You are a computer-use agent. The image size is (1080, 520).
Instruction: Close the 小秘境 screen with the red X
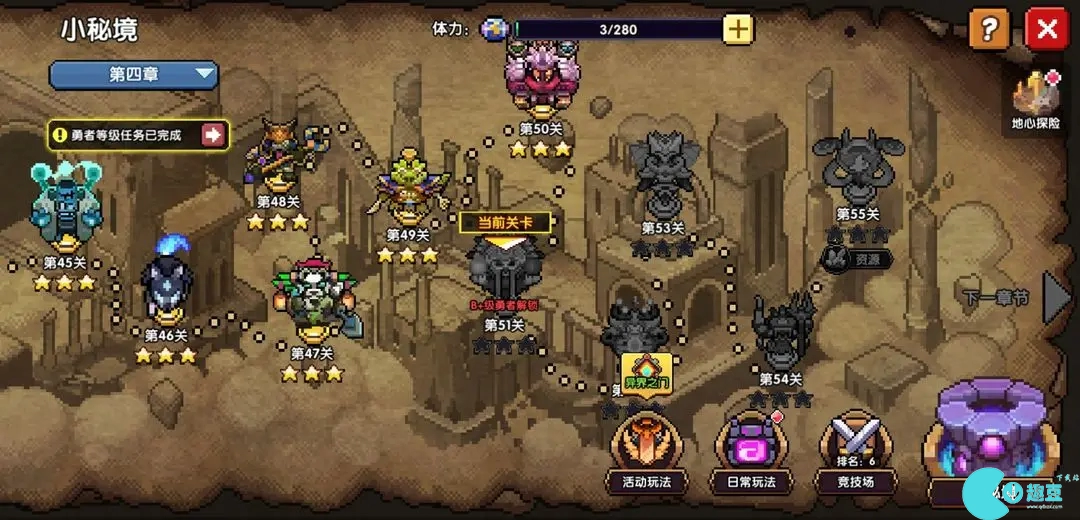[x=1047, y=29]
